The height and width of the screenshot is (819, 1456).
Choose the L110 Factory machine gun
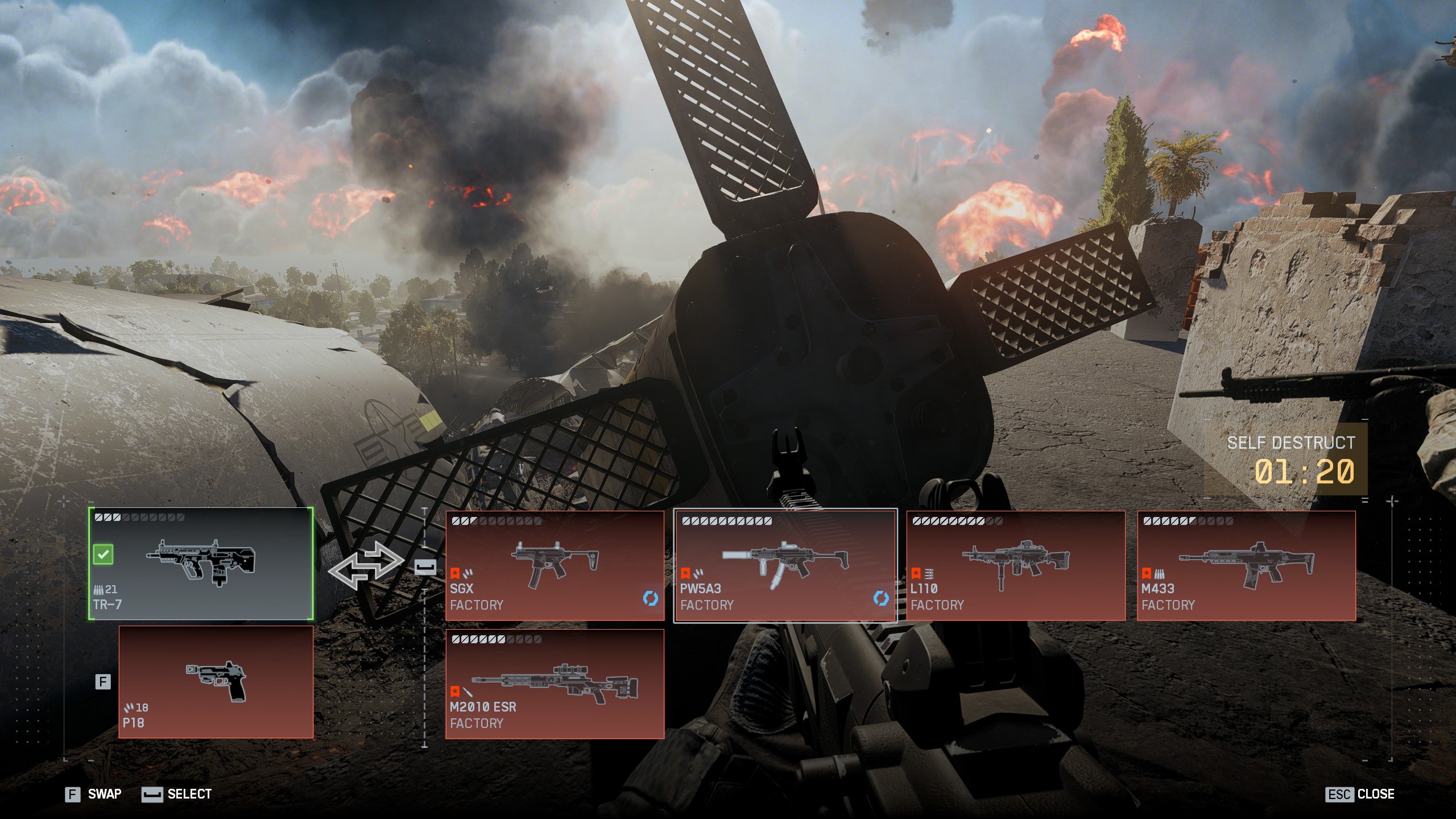(x=1015, y=565)
